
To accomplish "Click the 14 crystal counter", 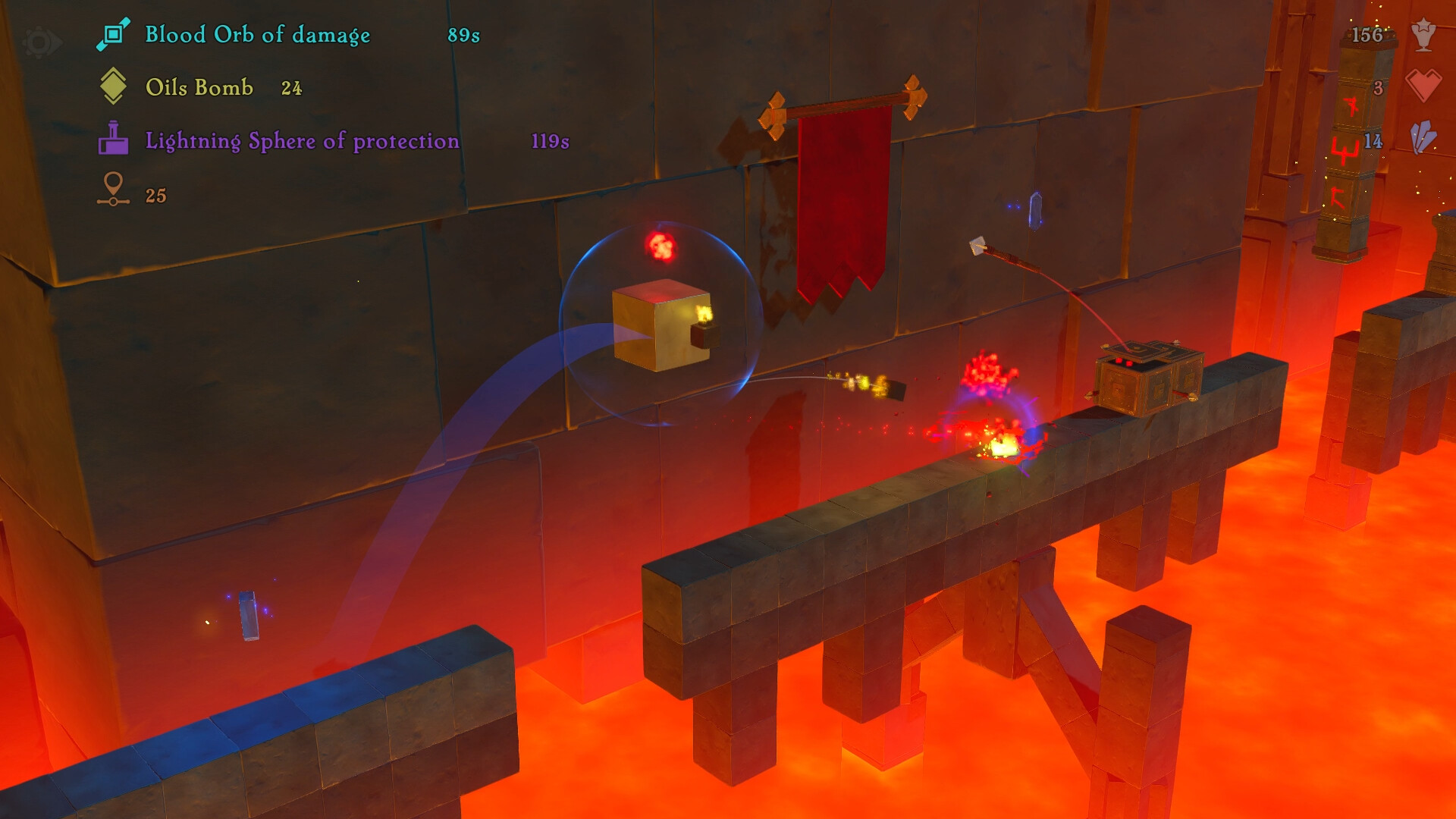I will tap(1375, 140).
